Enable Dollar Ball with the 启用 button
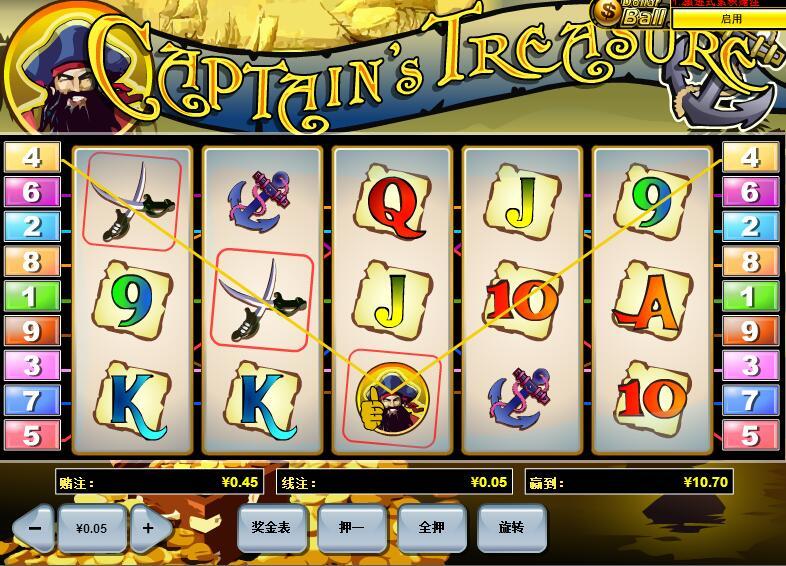The height and width of the screenshot is (566, 786). coord(730,18)
